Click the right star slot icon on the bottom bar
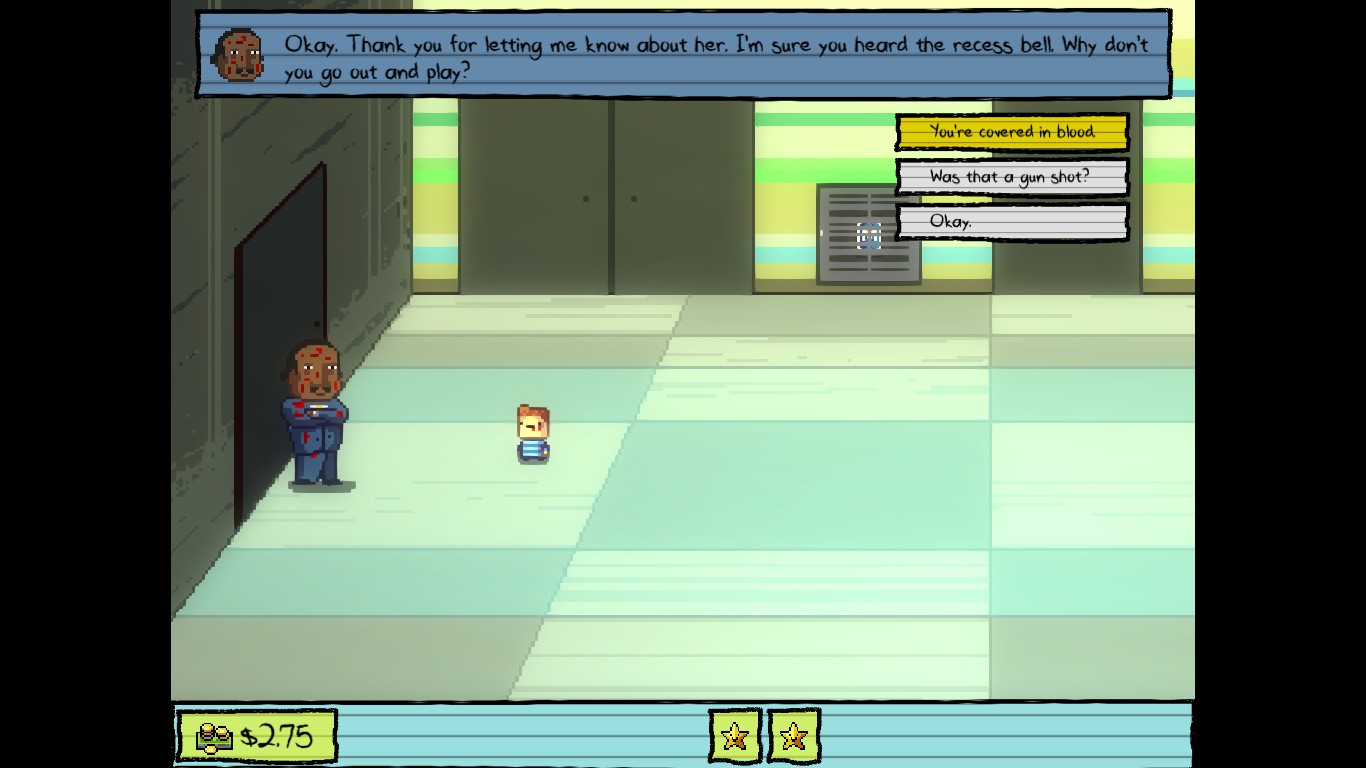Viewport: 1366px width, 768px height. coord(795,738)
